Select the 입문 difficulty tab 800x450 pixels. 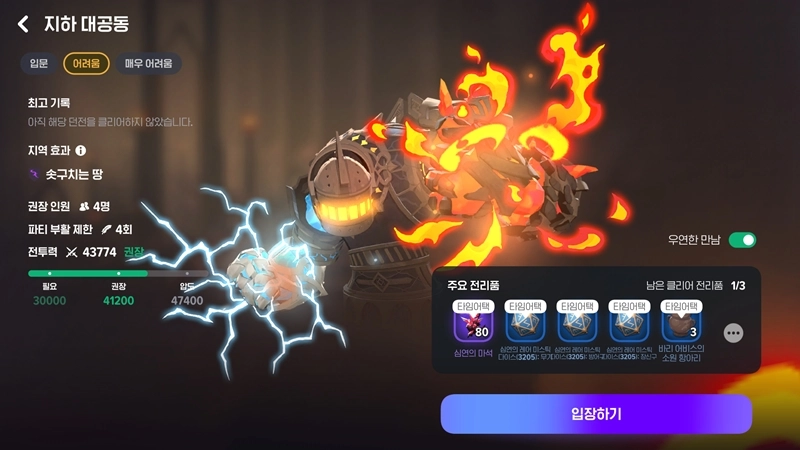pyautogui.click(x=39, y=64)
